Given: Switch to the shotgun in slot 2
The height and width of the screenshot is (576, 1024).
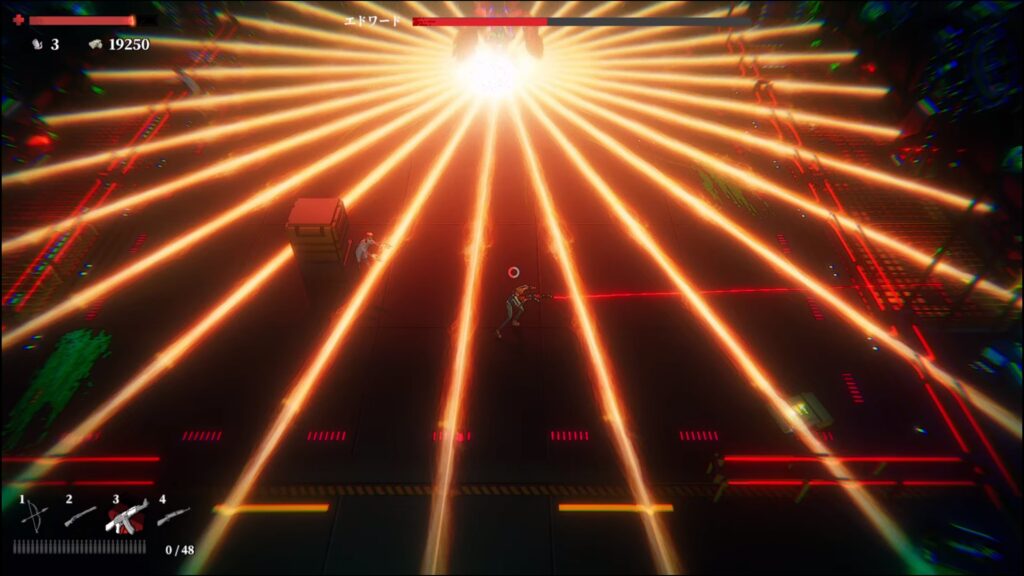Looking at the screenshot, I should pos(80,516).
